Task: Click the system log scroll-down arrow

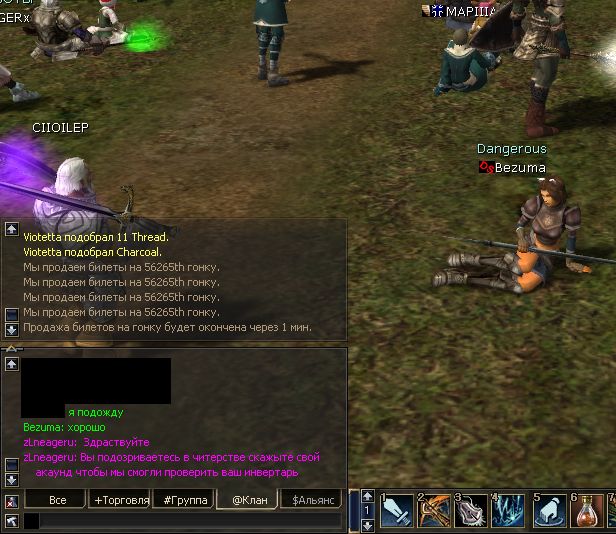Action: pyautogui.click(x=12, y=329)
